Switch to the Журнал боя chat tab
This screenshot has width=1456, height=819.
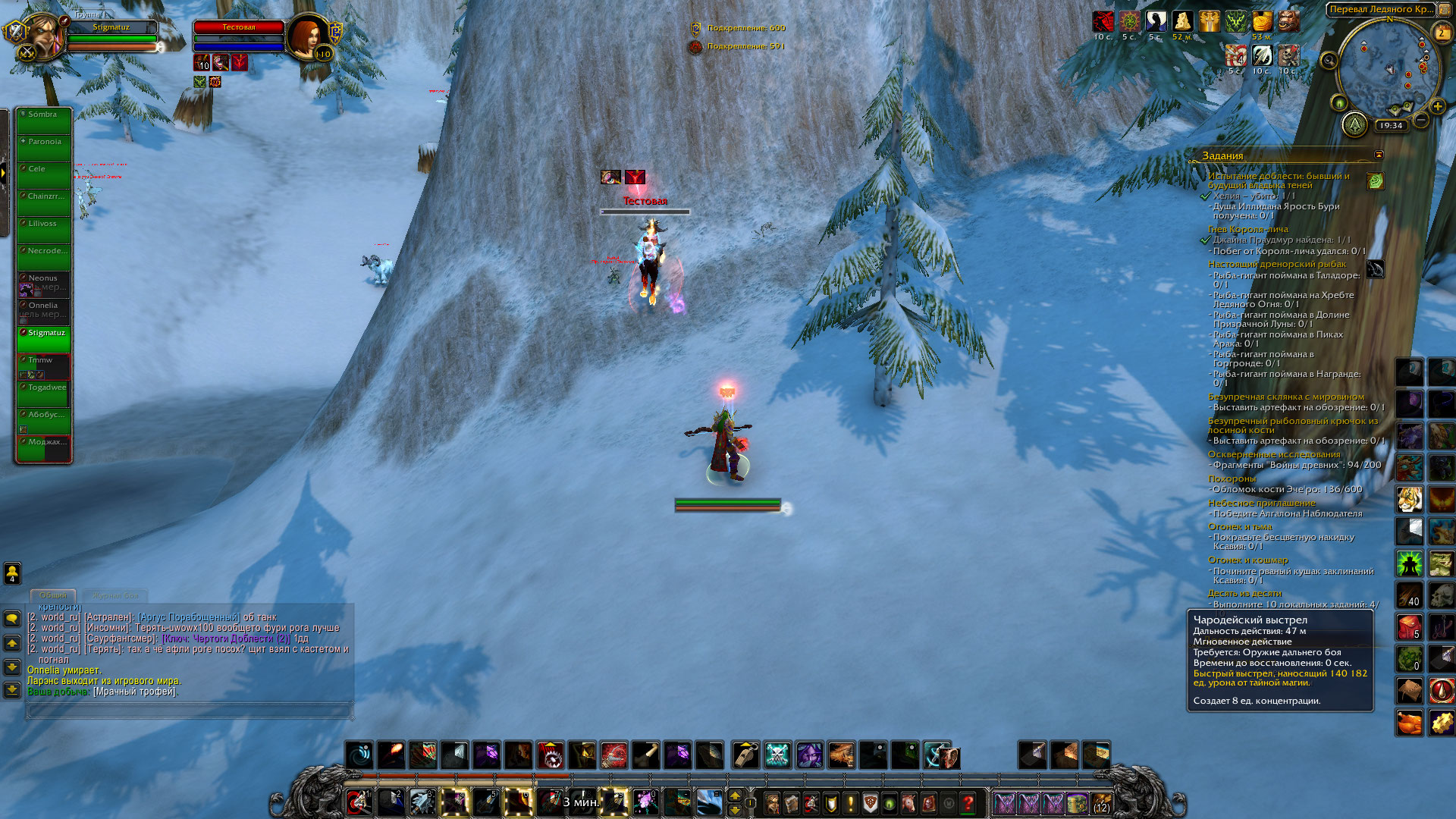click(115, 595)
